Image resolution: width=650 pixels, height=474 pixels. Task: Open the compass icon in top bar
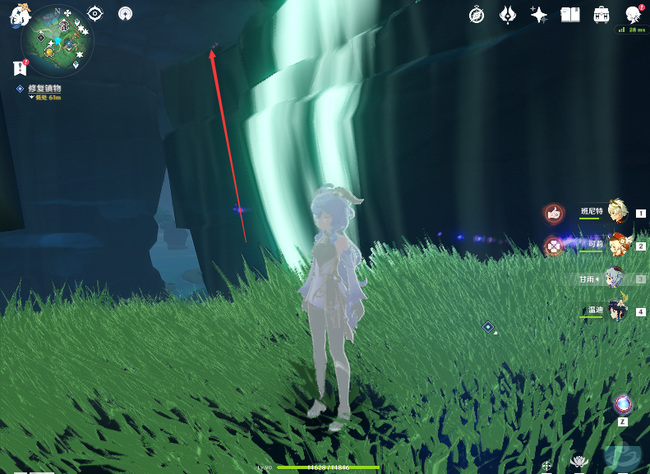coord(478,14)
